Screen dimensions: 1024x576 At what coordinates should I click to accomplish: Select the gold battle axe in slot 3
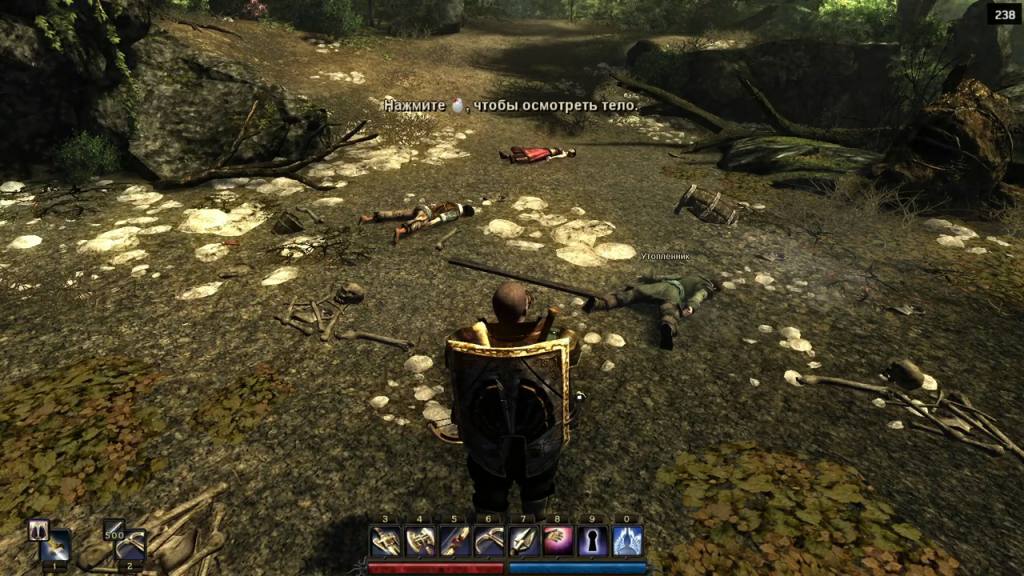[x=386, y=541]
